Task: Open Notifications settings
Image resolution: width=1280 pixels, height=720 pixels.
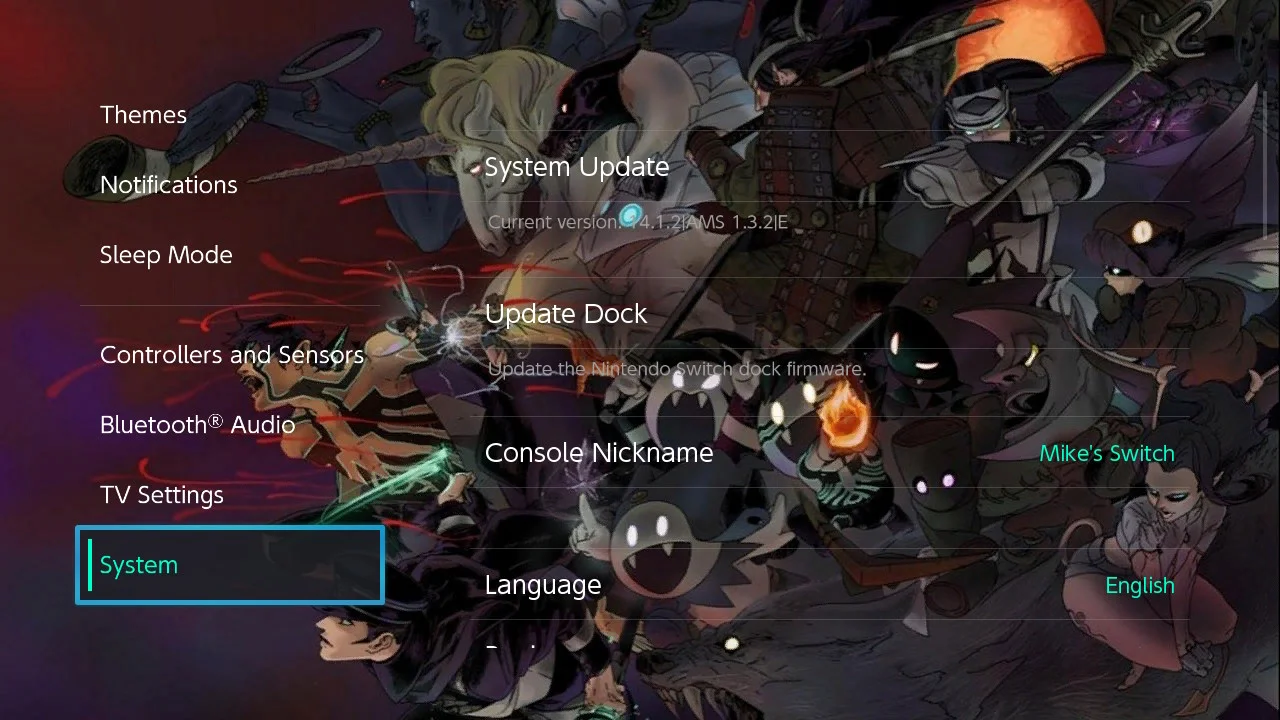Action: [x=168, y=184]
